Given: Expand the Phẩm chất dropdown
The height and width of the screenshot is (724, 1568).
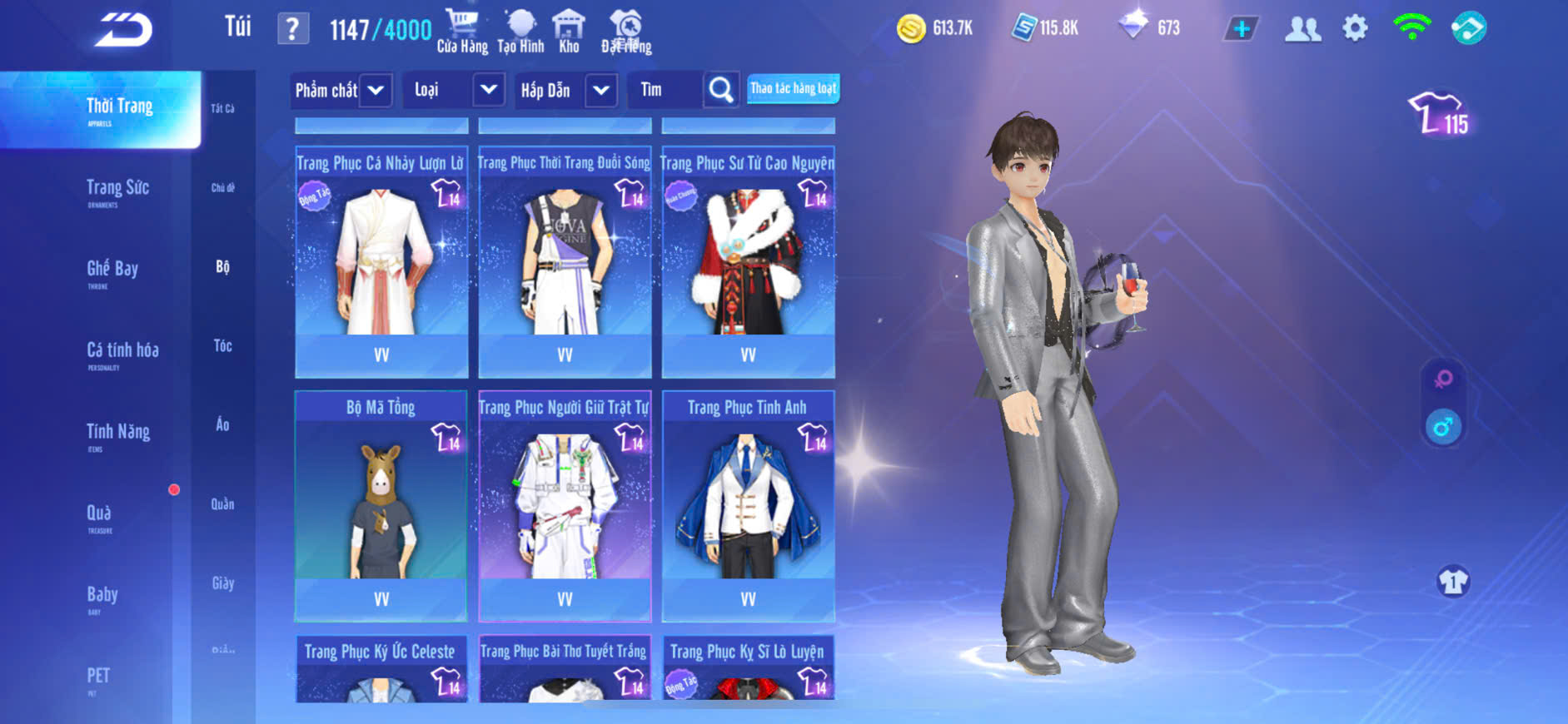Looking at the screenshot, I should tap(376, 90).
